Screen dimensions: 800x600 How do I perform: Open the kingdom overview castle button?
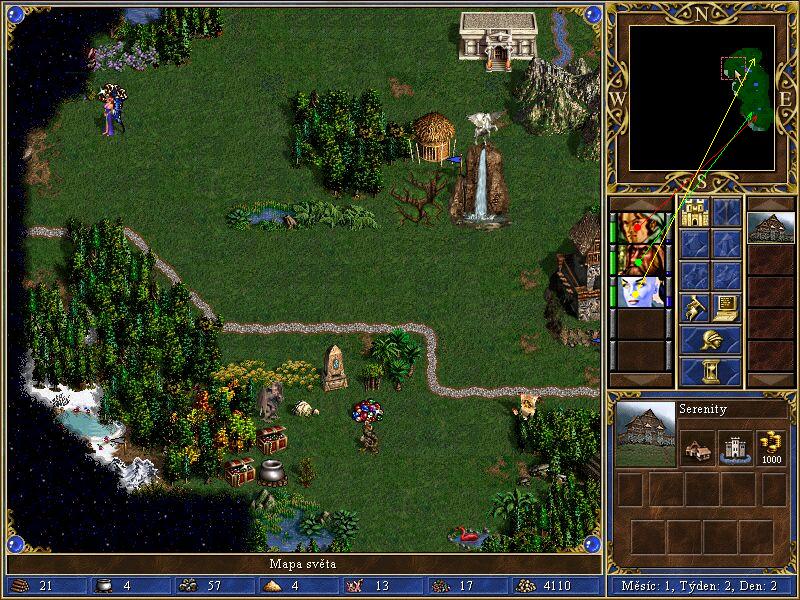point(695,212)
